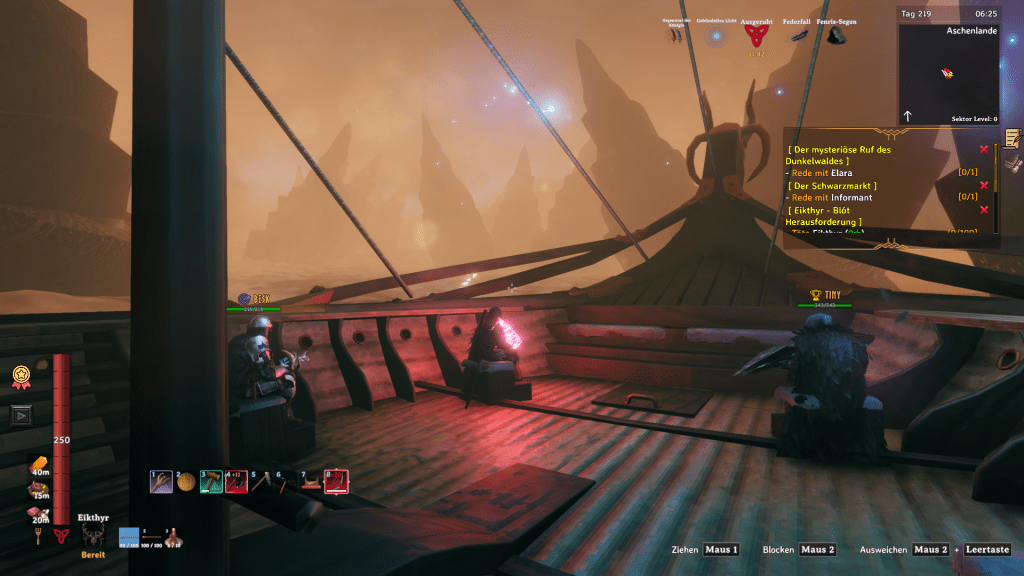Inspect the Federfall feather status icon

tap(798, 35)
